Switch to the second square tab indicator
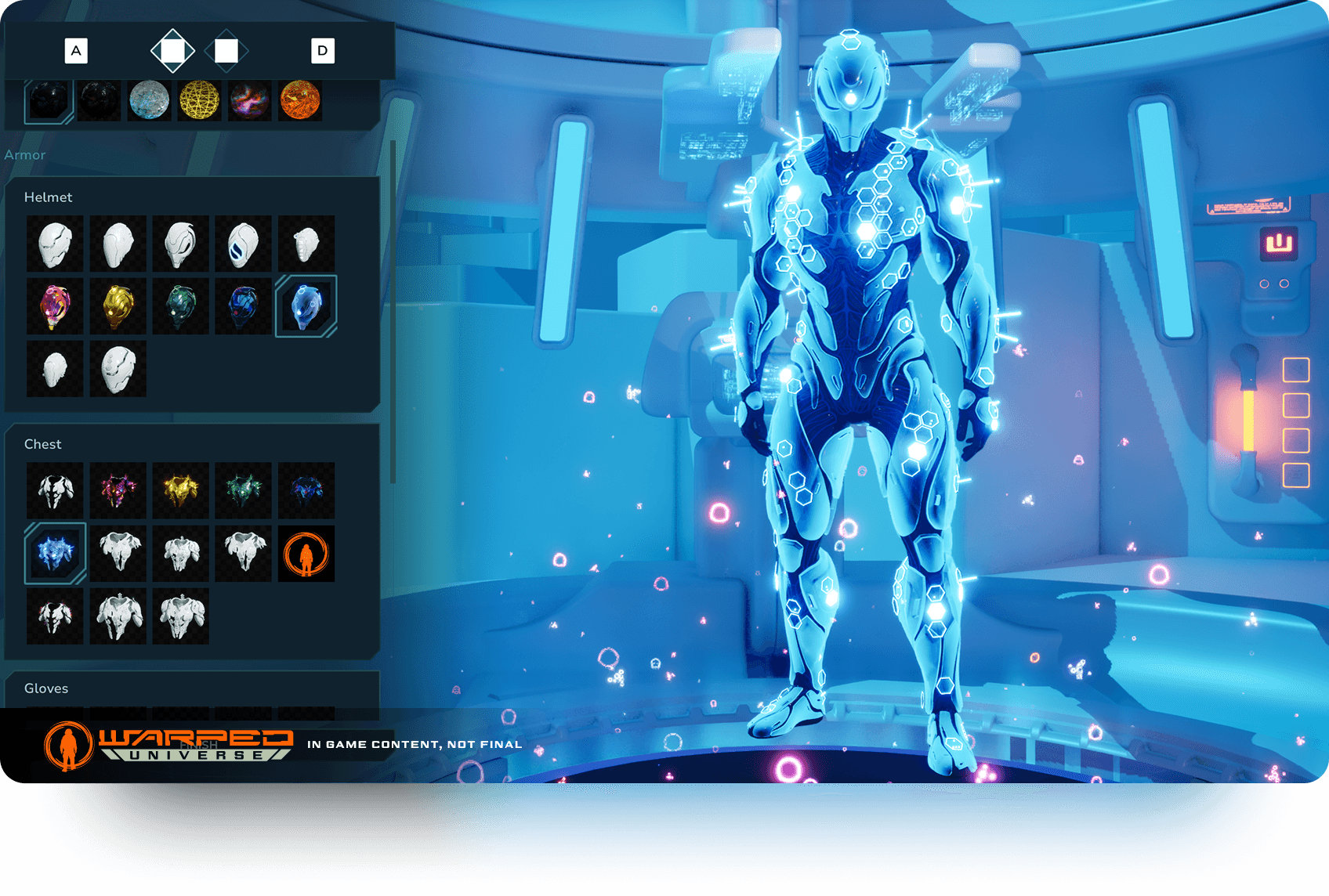Image resolution: width=1329 pixels, height=896 pixels. [x=226, y=51]
